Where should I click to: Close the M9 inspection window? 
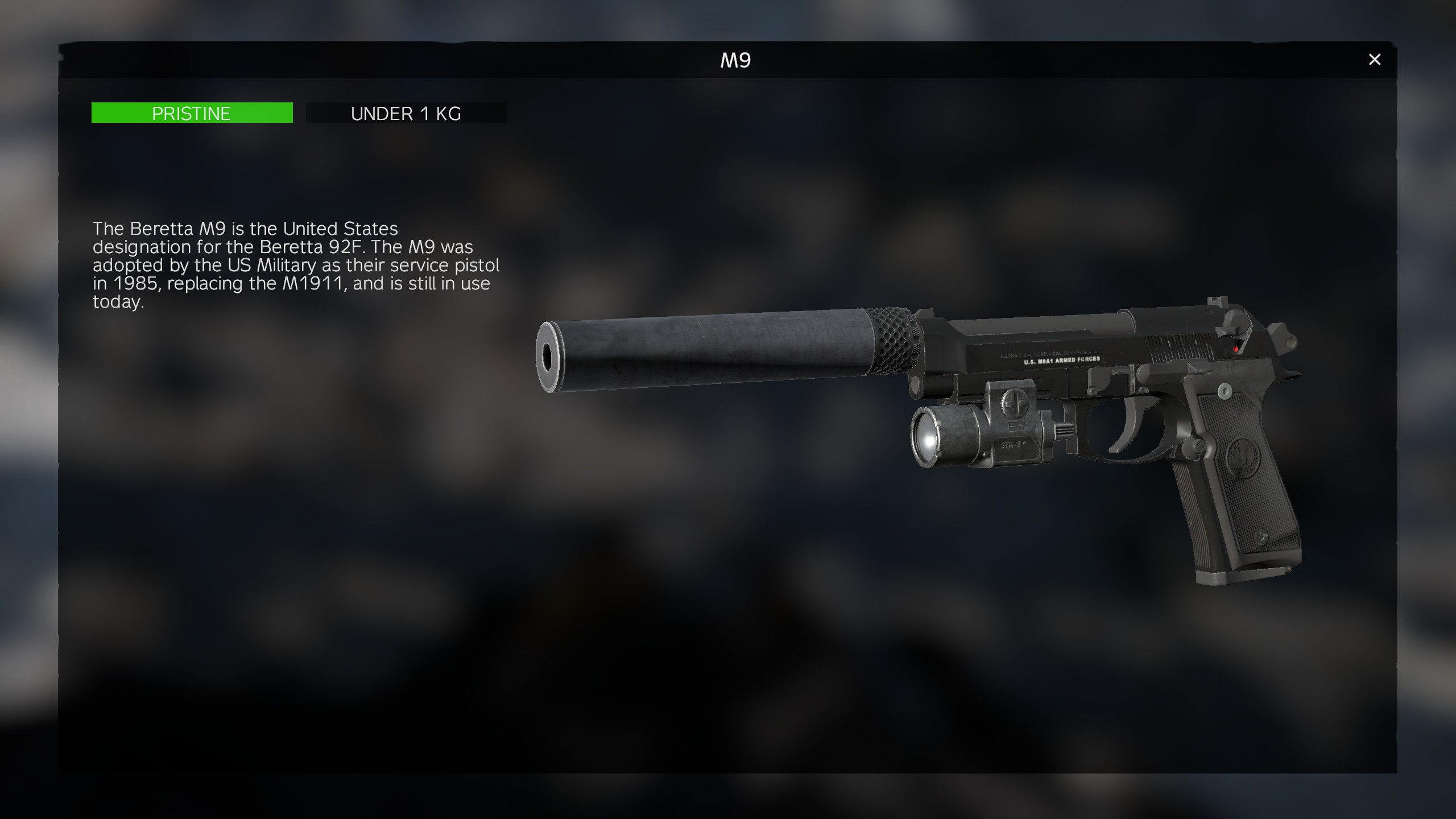click(1374, 60)
